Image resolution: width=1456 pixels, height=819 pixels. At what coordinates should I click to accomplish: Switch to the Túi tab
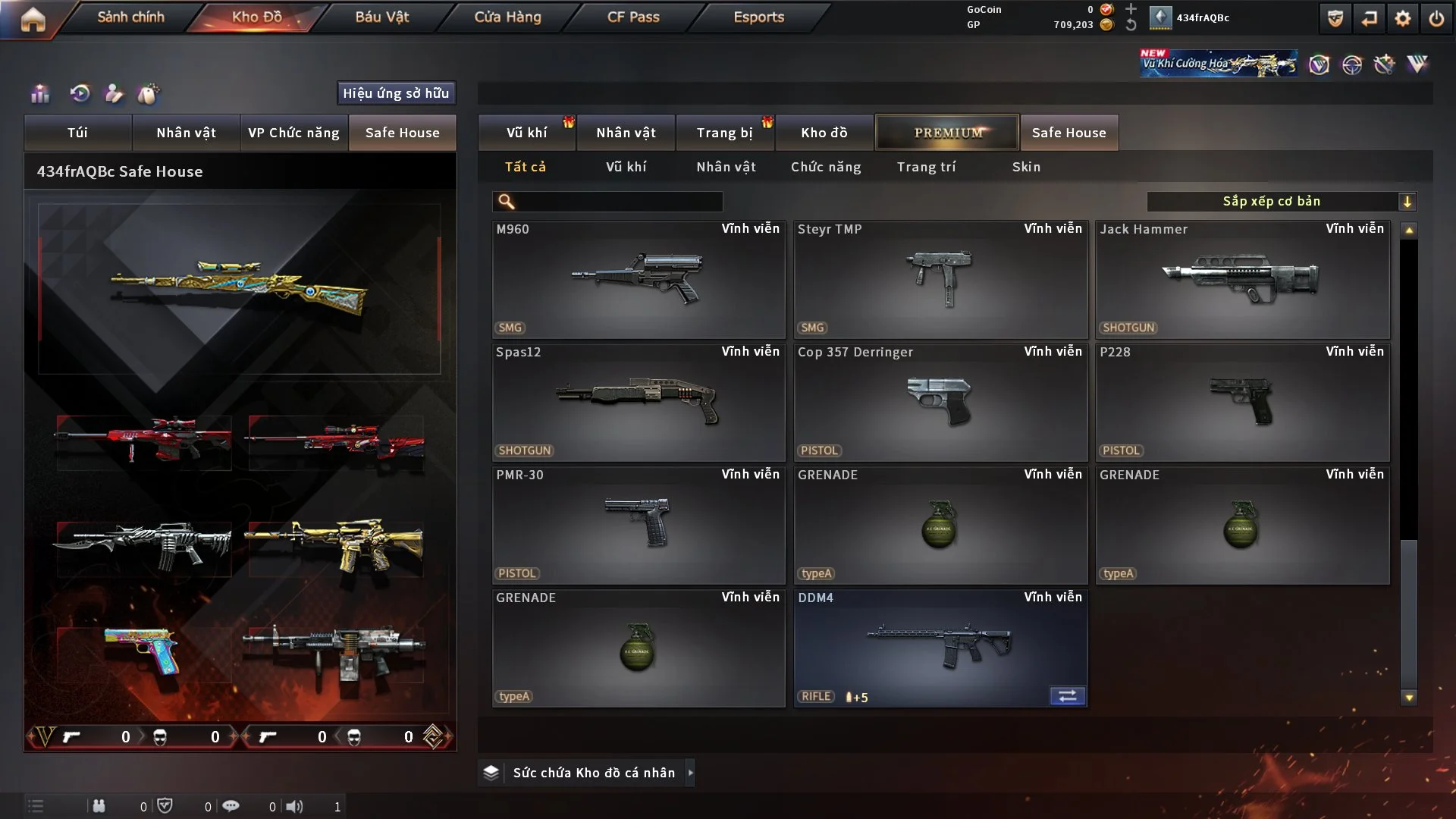click(77, 133)
